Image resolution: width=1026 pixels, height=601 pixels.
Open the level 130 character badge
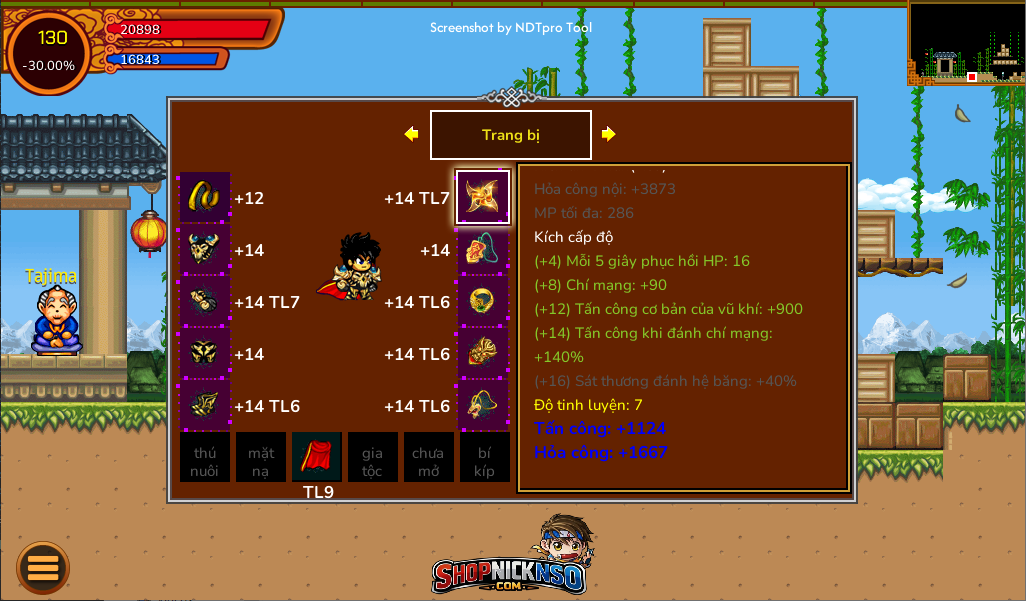[50, 52]
